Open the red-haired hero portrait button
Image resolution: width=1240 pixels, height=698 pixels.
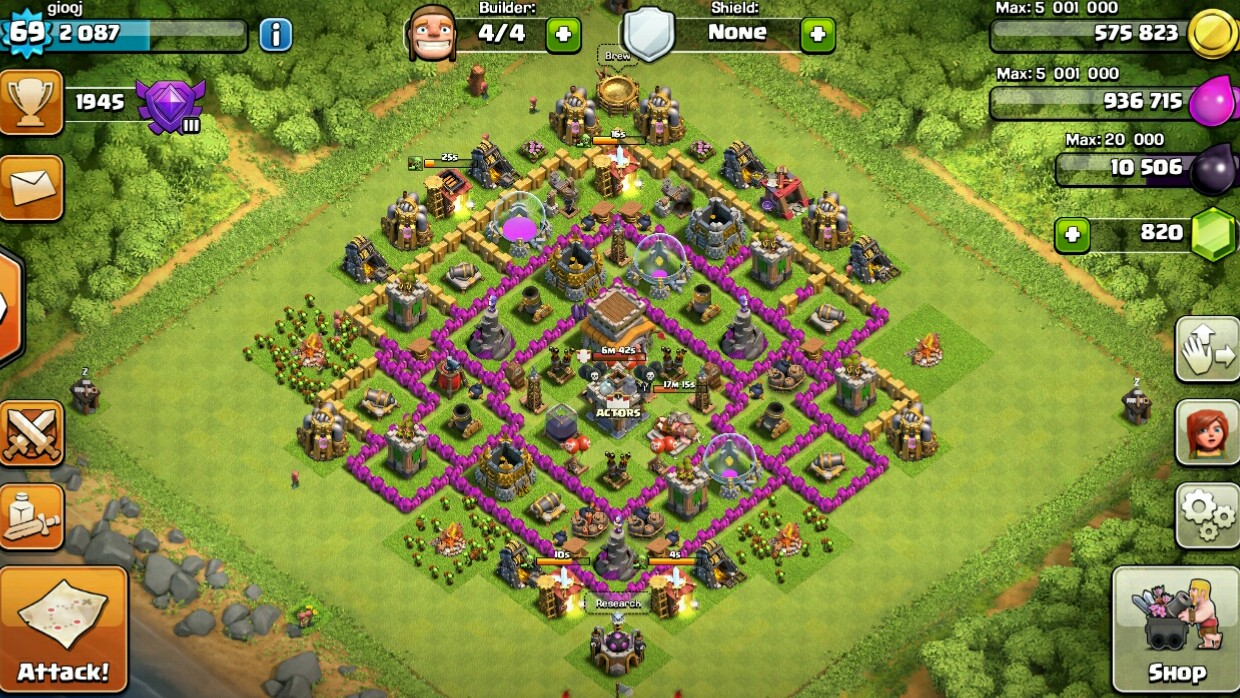[x=1207, y=432]
